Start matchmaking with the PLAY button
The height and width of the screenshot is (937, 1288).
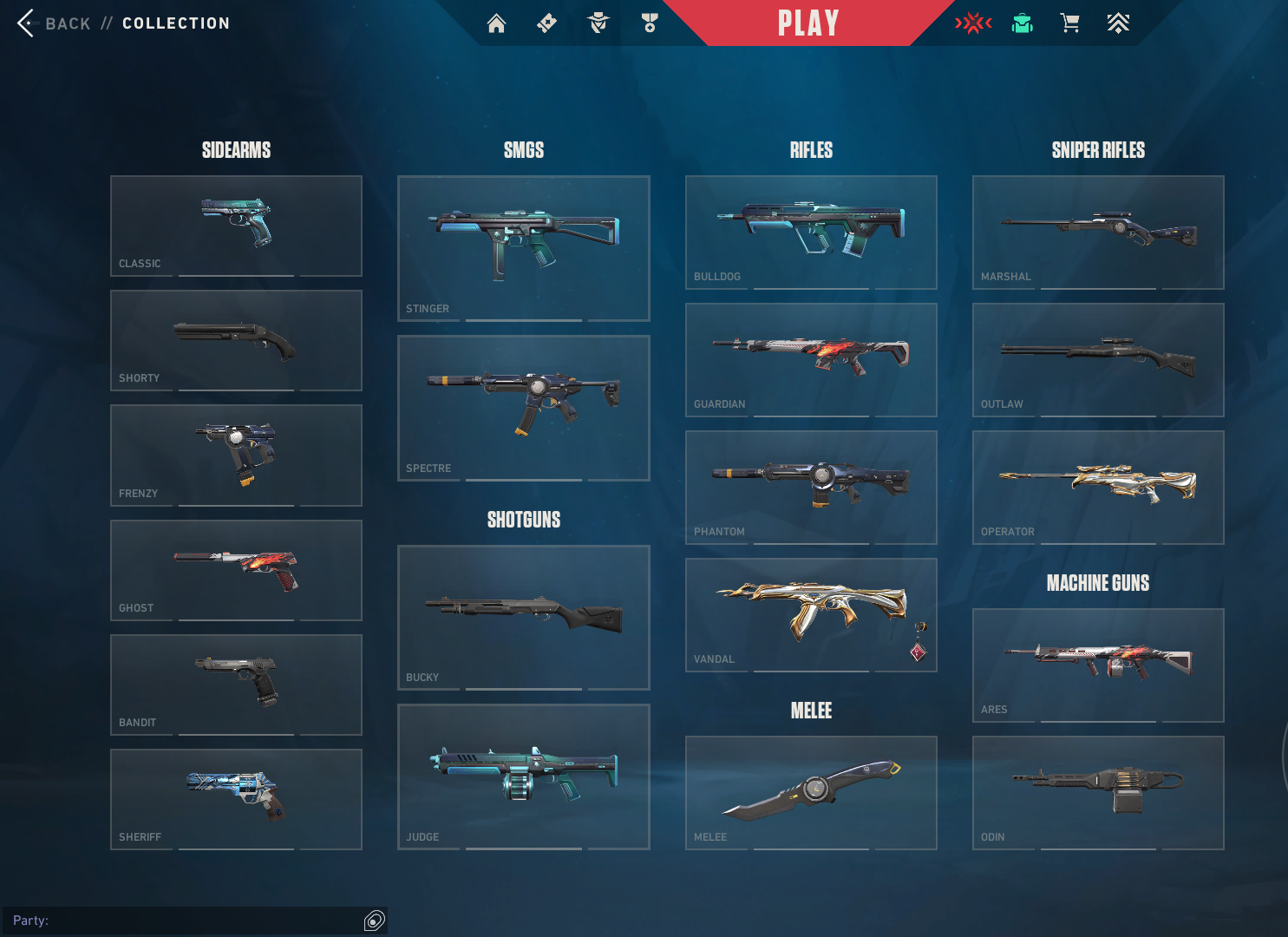tap(807, 23)
